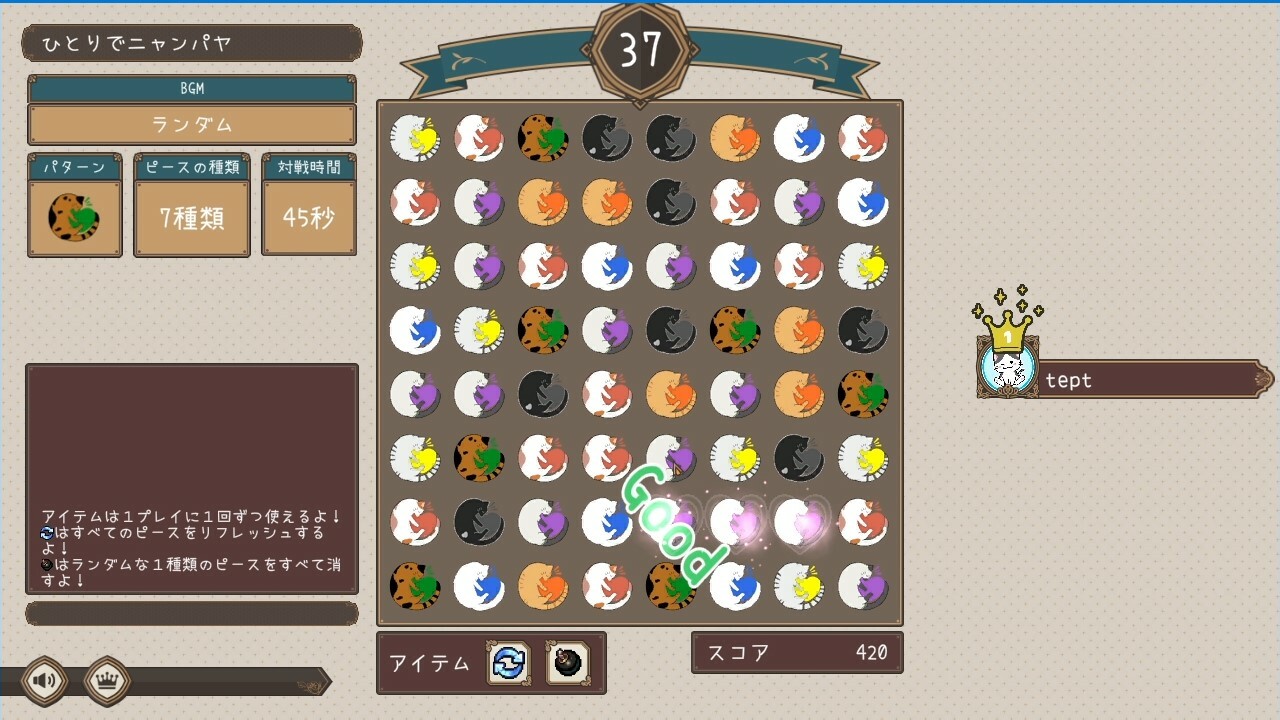Select a green tabby cat piece on the board
Screen dimensions: 1280x720
point(543,138)
